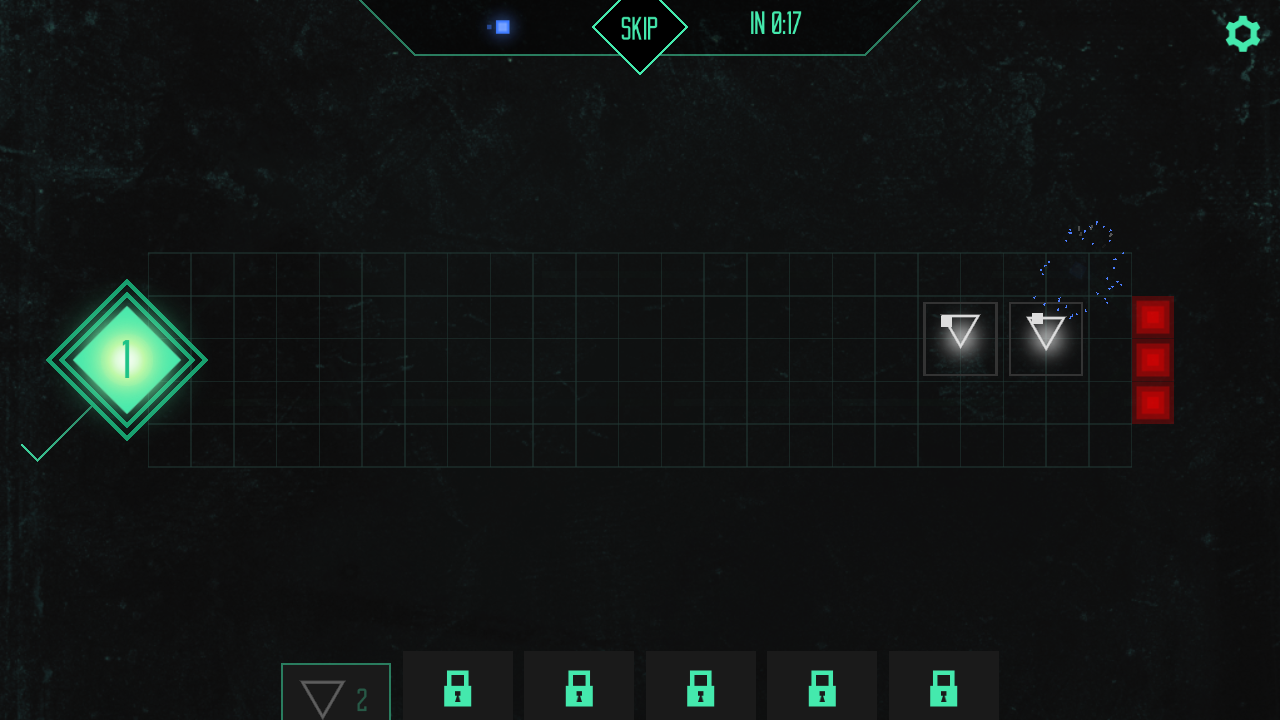Click the green spawn marker numbered 1
Viewport: 1280px width, 720px height.
click(x=126, y=362)
